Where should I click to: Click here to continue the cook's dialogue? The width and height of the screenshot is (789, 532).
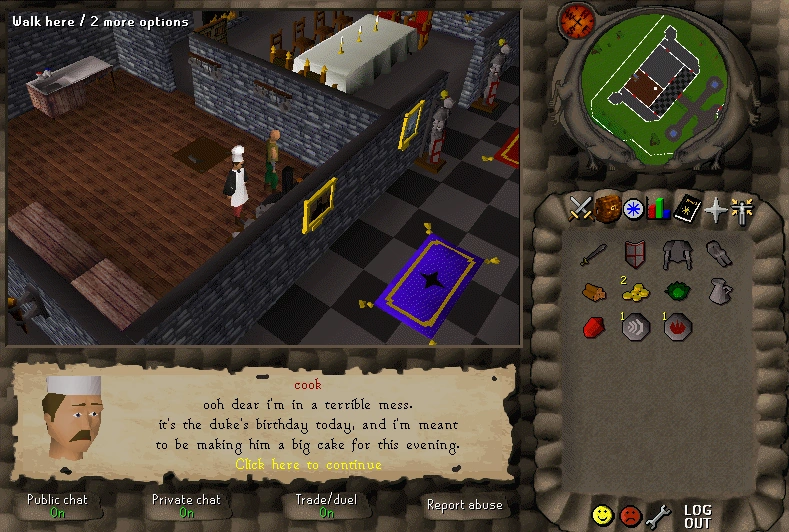pos(308,464)
